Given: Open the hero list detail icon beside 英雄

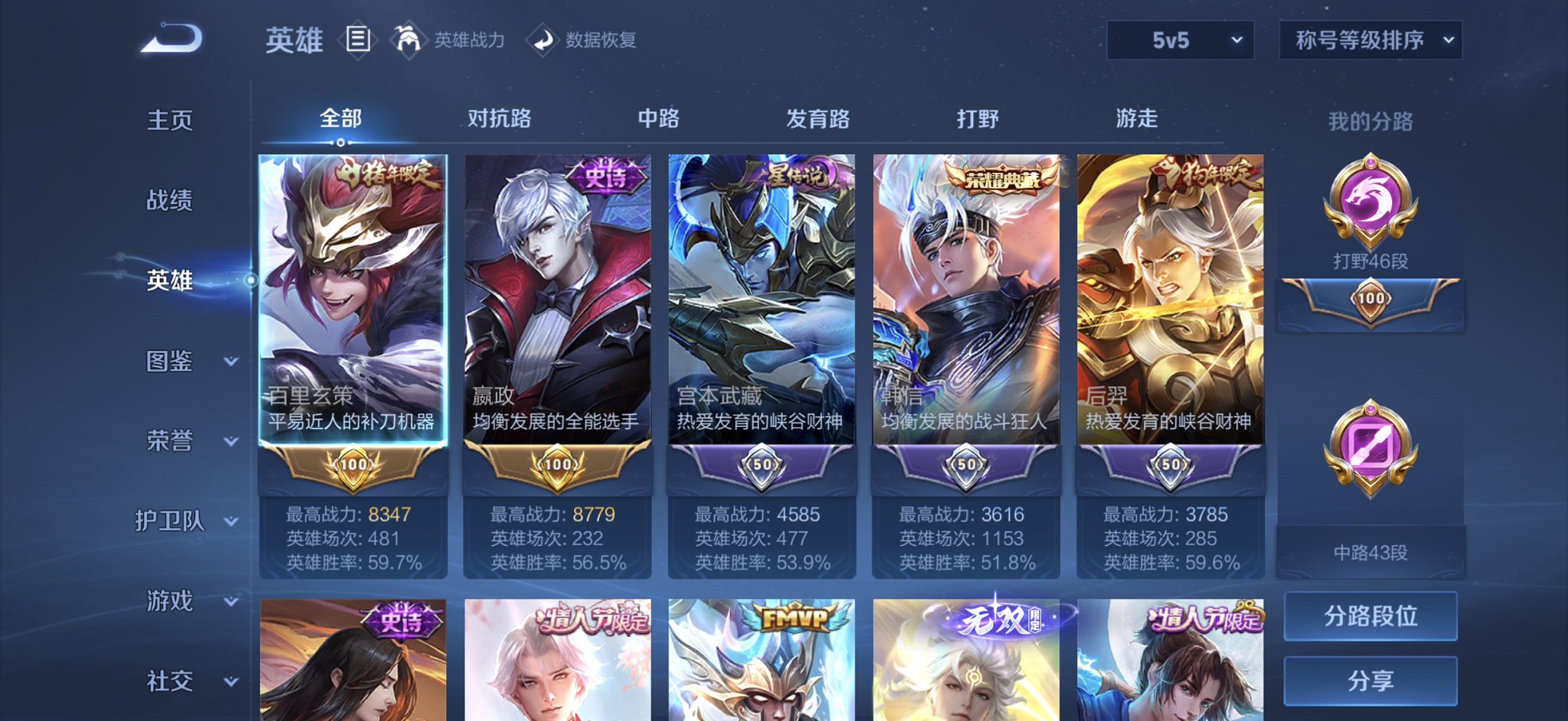Looking at the screenshot, I should pos(359,40).
